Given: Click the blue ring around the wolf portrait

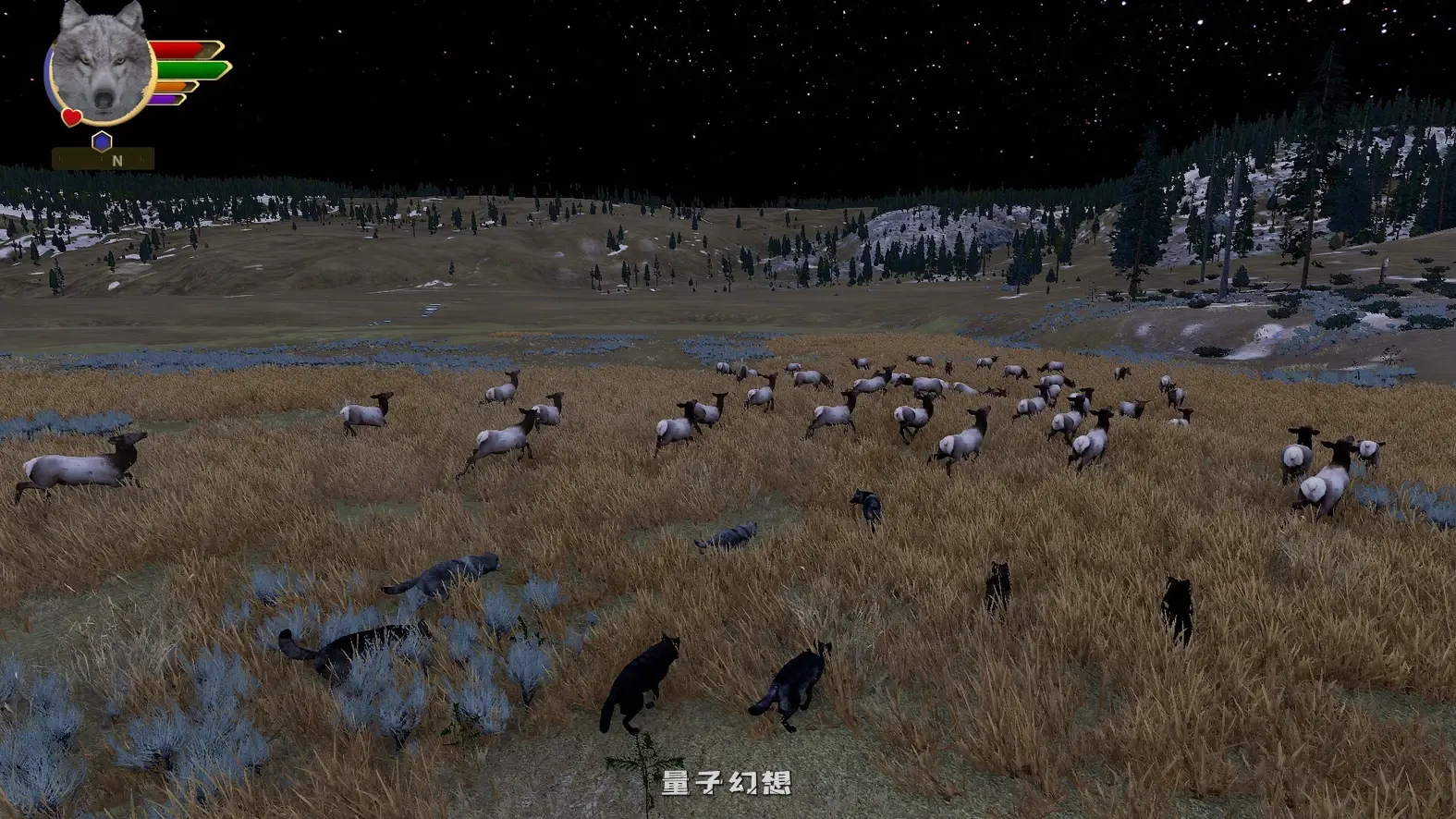Looking at the screenshot, I should point(48,75).
